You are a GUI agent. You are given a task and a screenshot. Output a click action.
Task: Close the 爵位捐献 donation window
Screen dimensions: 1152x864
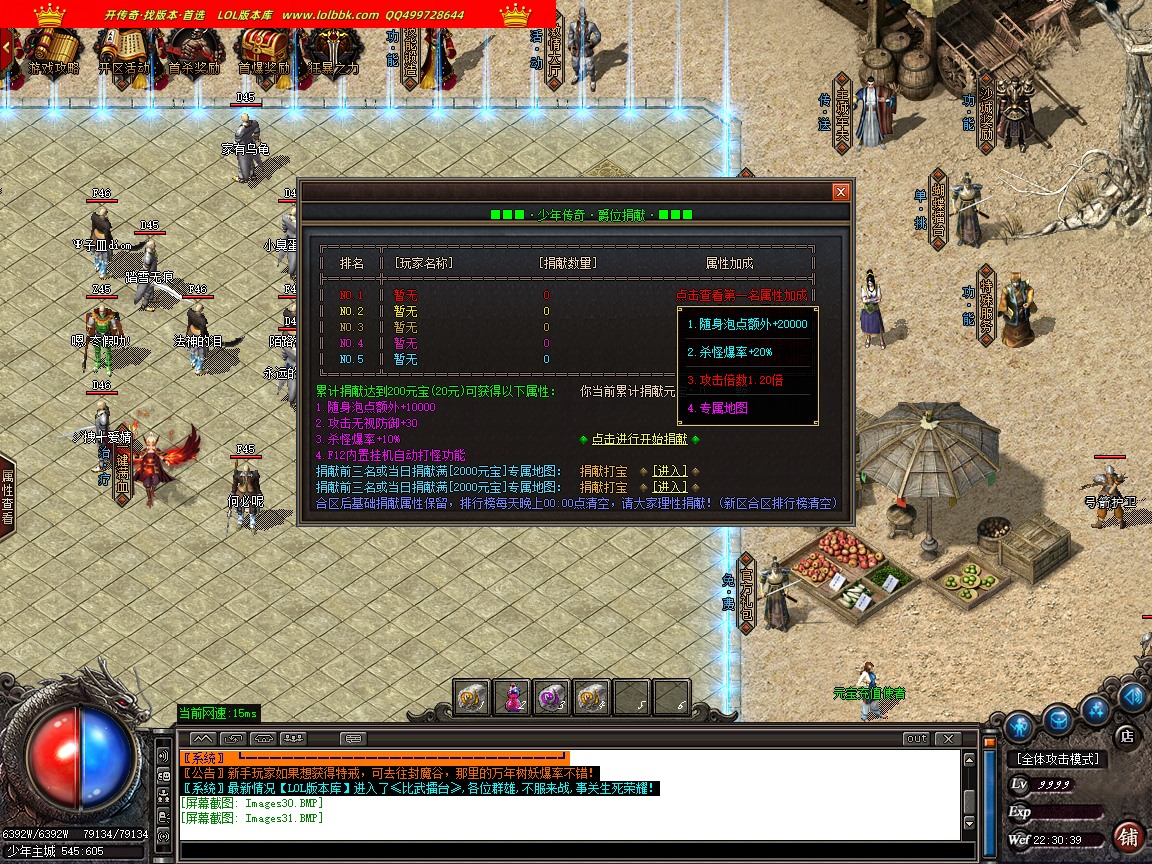coord(841,192)
